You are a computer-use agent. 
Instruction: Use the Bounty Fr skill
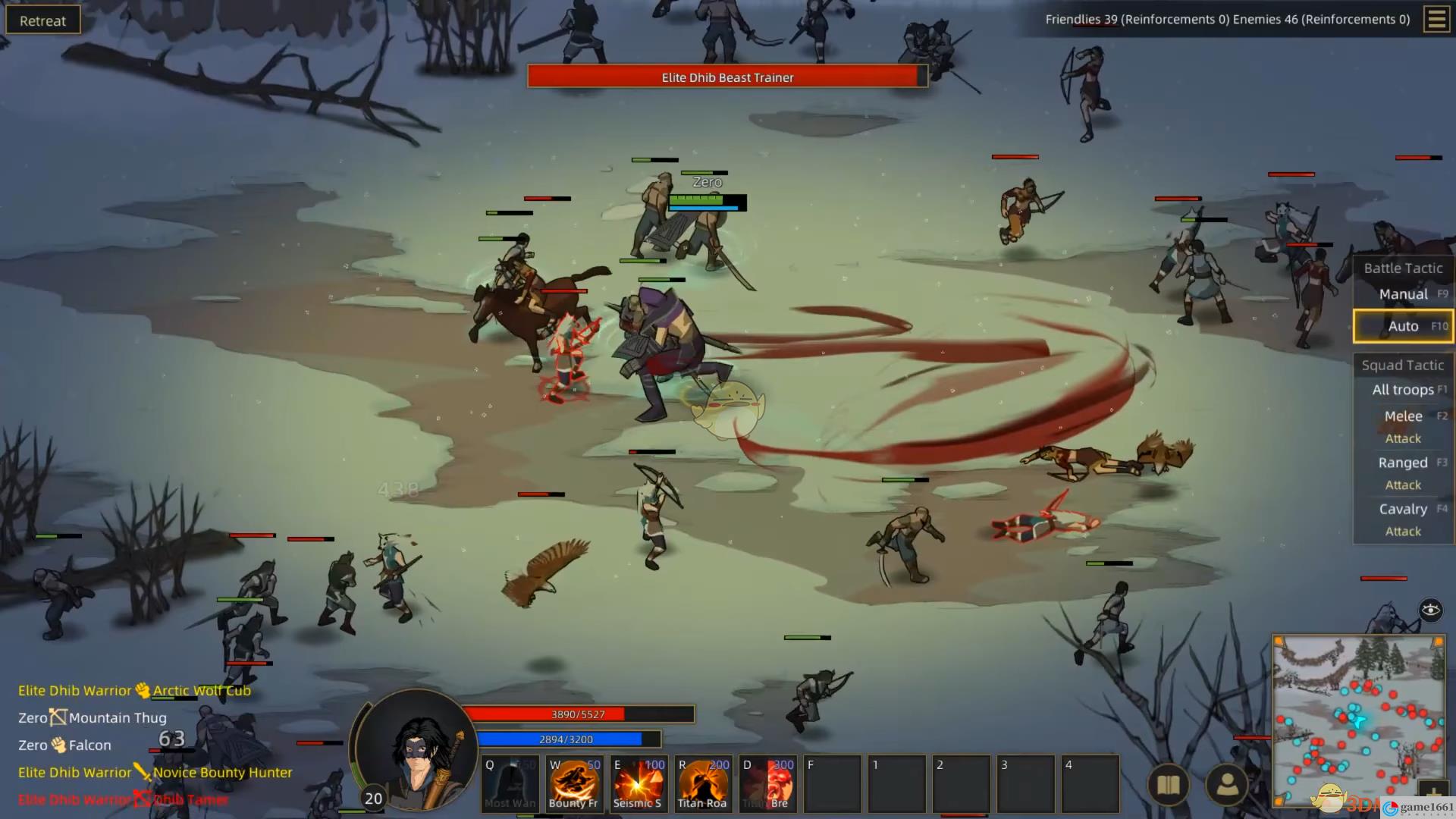pos(574,783)
